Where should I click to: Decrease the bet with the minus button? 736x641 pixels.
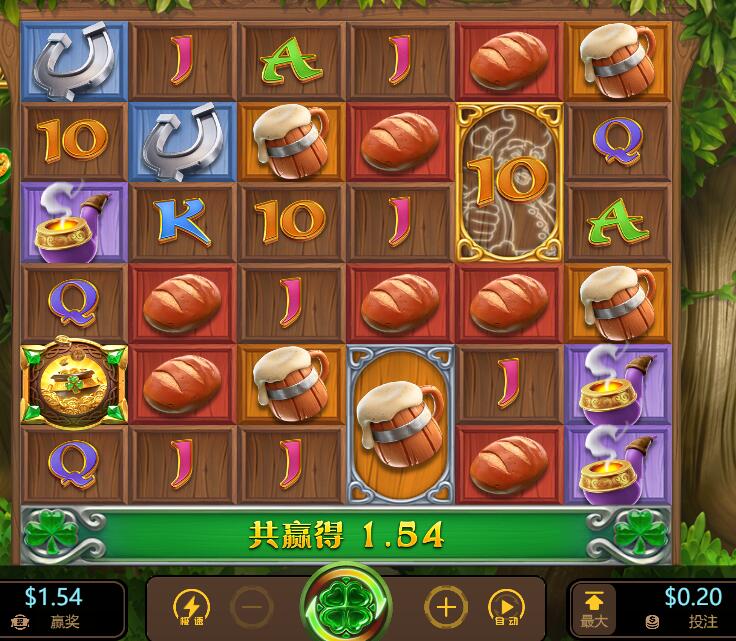point(252,606)
